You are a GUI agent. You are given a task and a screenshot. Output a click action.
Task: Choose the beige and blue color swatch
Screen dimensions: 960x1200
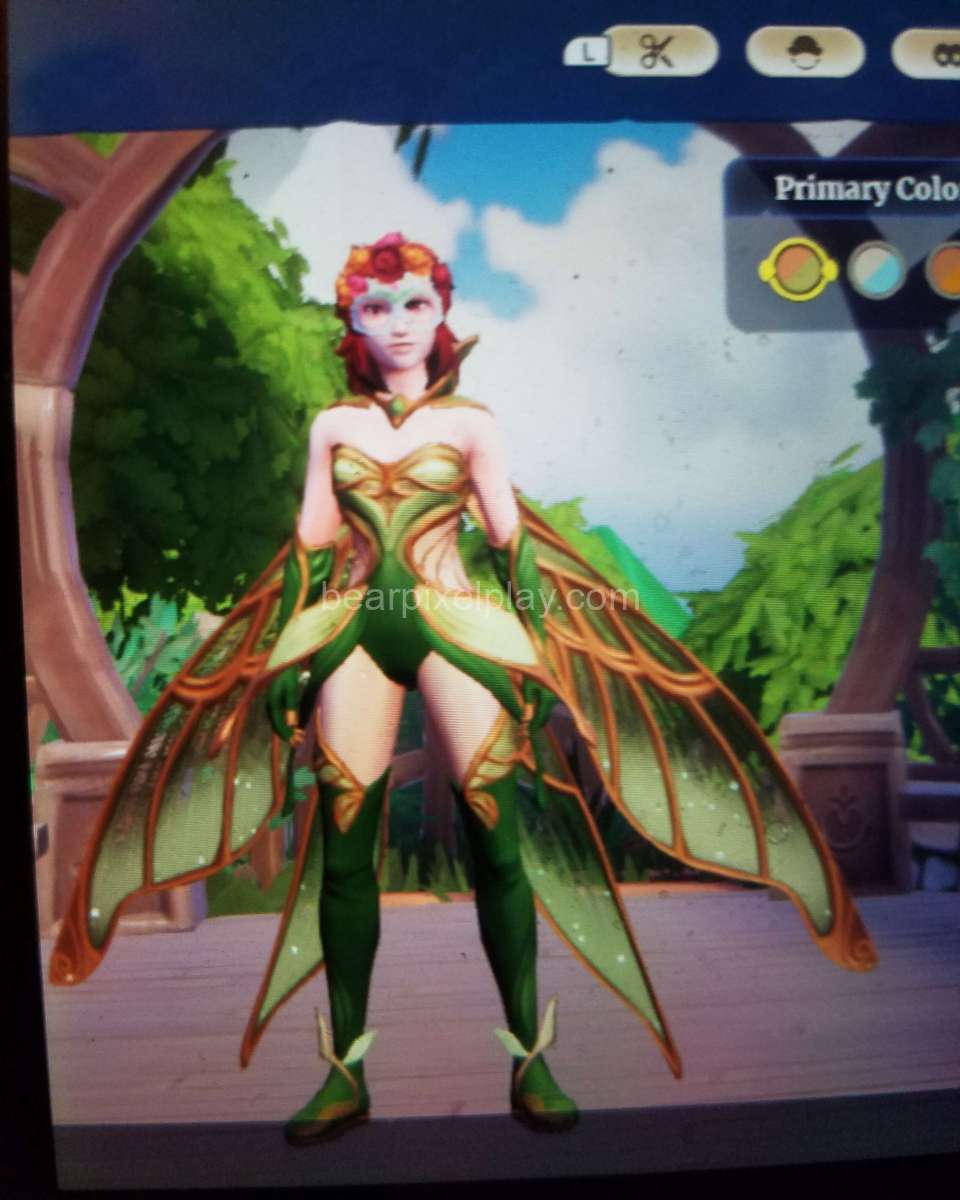(877, 270)
